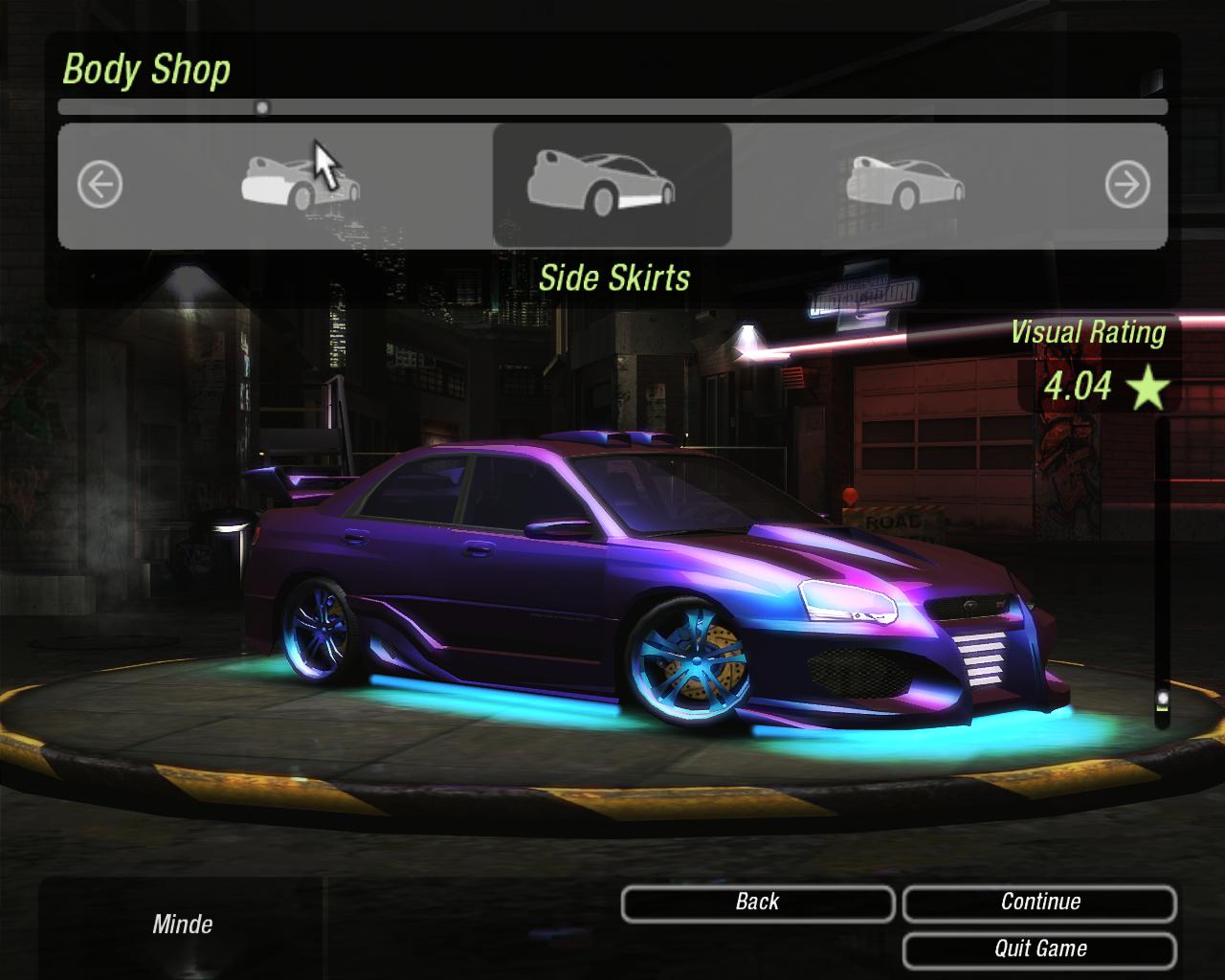Viewport: 1225px width, 980px height.
Task: Select Quit Game
Action: point(1039,949)
